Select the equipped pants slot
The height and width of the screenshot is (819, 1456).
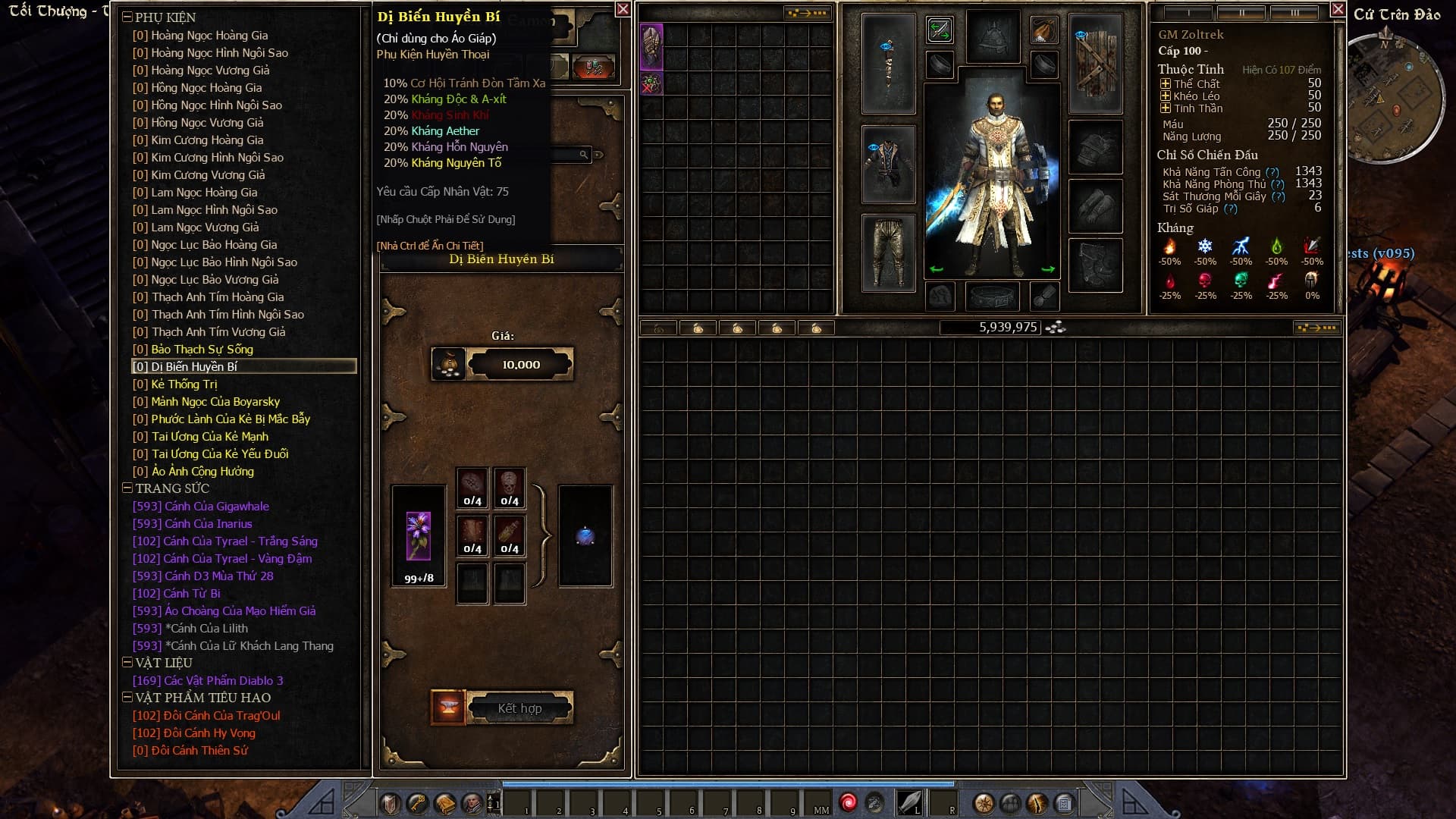(888, 252)
